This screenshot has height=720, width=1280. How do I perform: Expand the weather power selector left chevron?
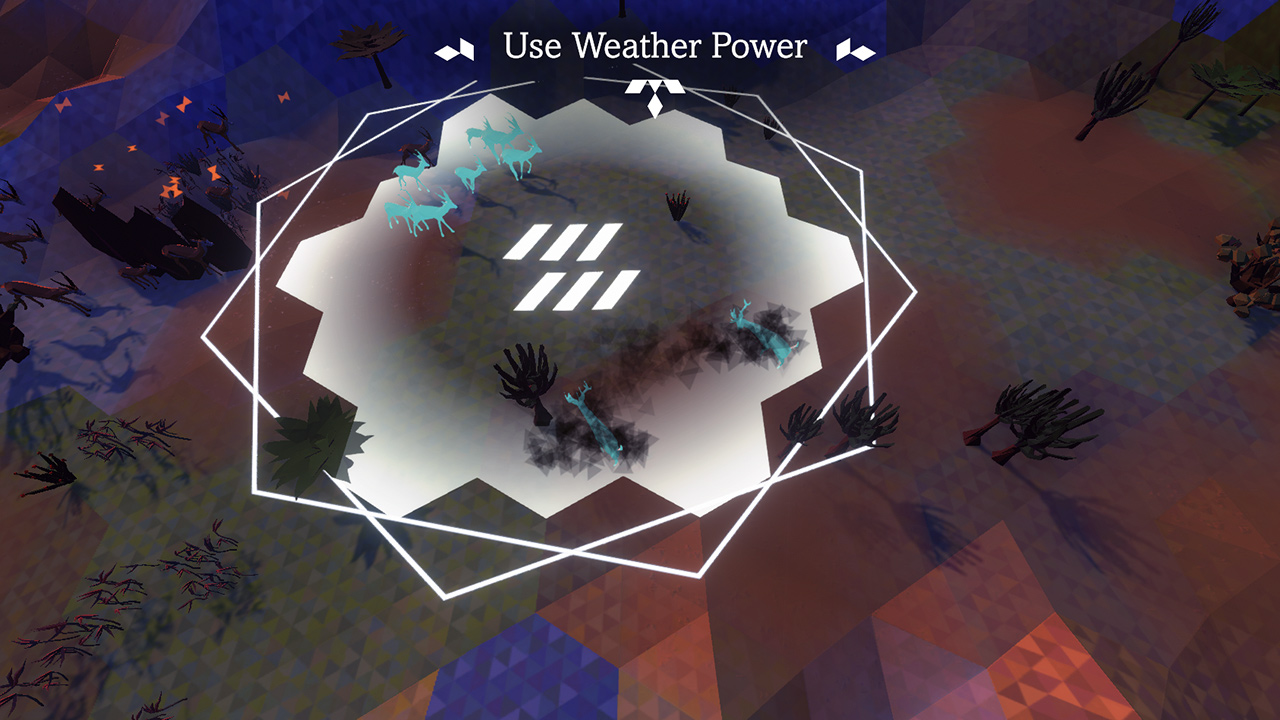click(455, 47)
